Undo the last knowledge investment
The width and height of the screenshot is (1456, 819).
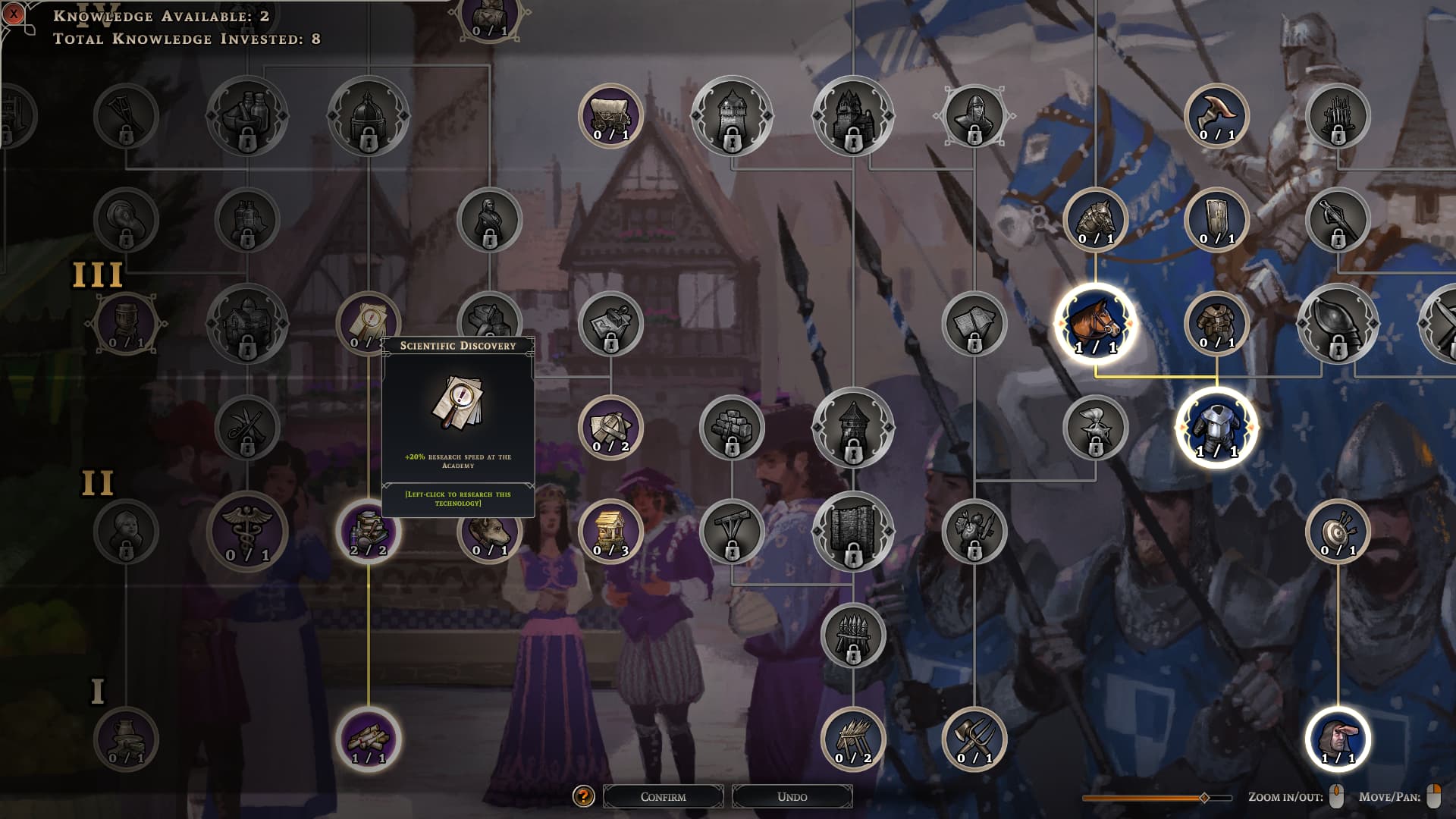point(792,796)
